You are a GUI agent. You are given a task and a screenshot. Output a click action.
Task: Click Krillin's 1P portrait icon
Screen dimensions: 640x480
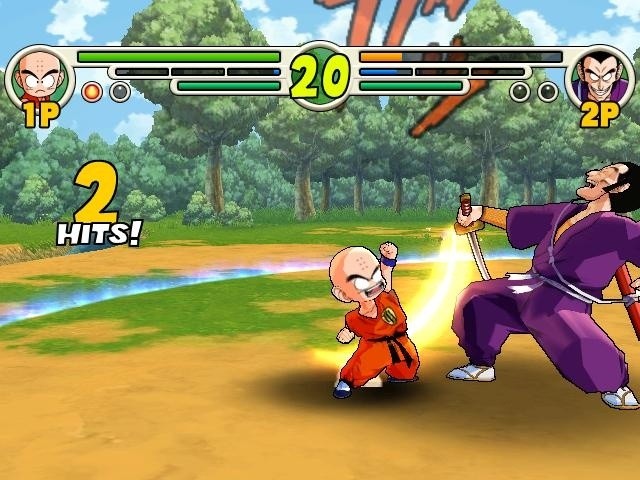click(x=40, y=75)
